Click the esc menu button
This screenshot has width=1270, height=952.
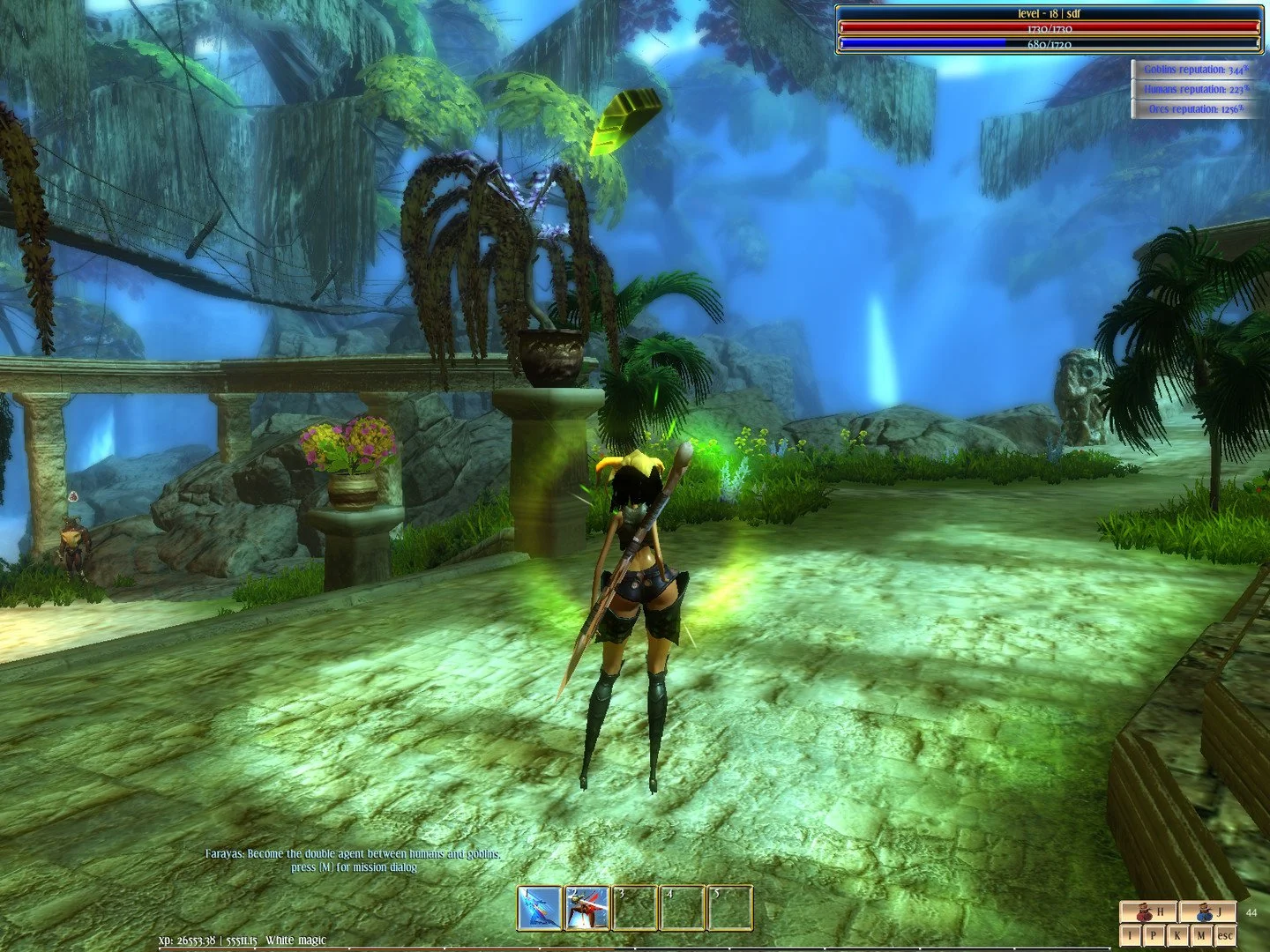coord(1225,935)
